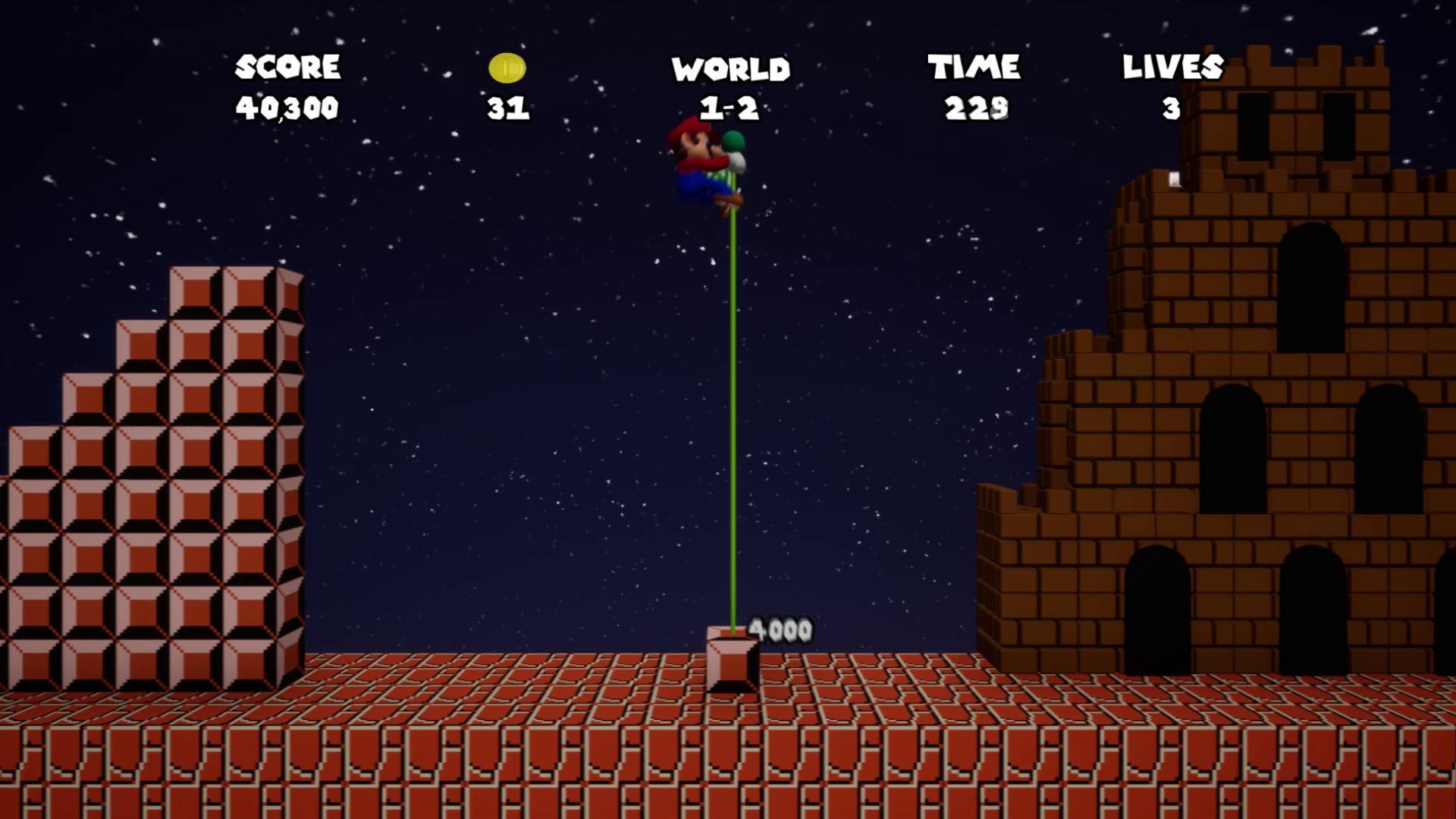
Task: Click the coin count reading 31
Action: coord(507,108)
